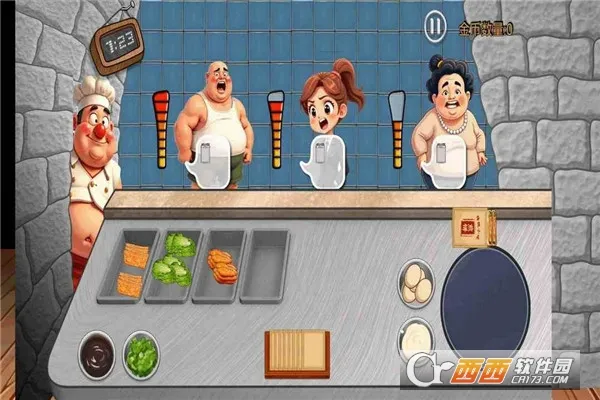Scoop batter from the white batter bowl
This screenshot has width=600, height=400.
coord(416,337)
